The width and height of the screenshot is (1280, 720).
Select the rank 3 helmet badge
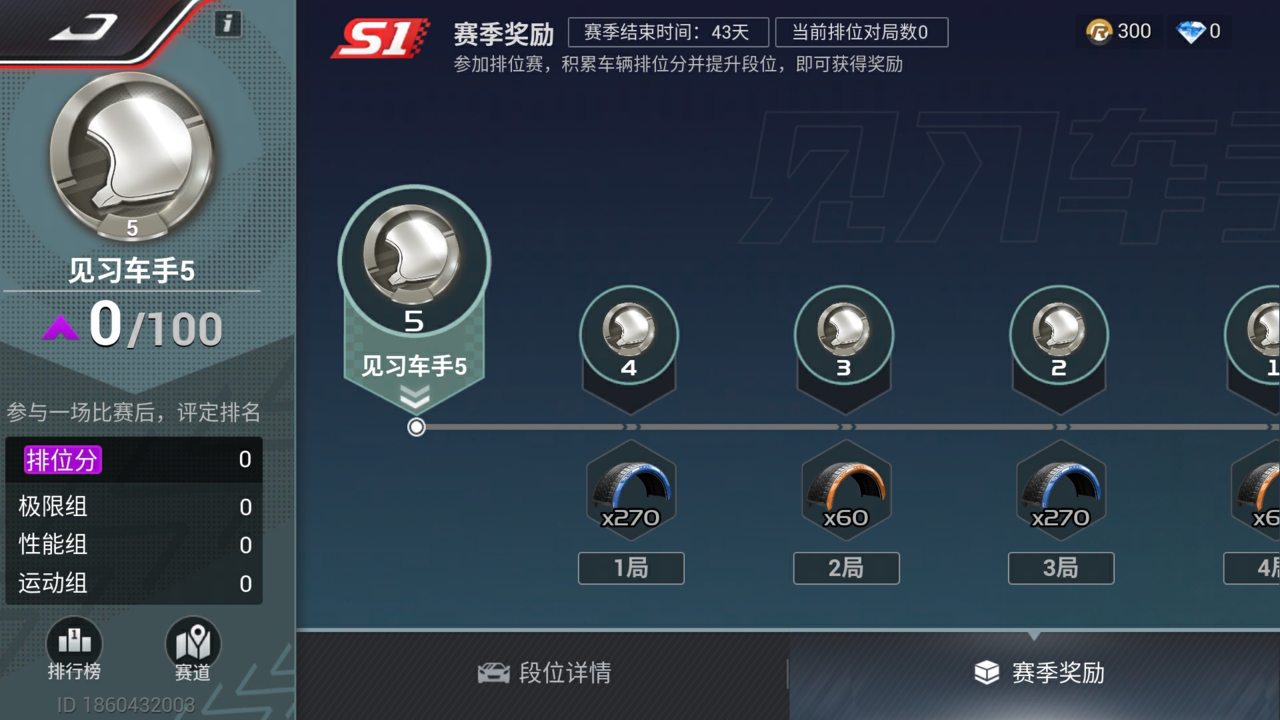845,330
